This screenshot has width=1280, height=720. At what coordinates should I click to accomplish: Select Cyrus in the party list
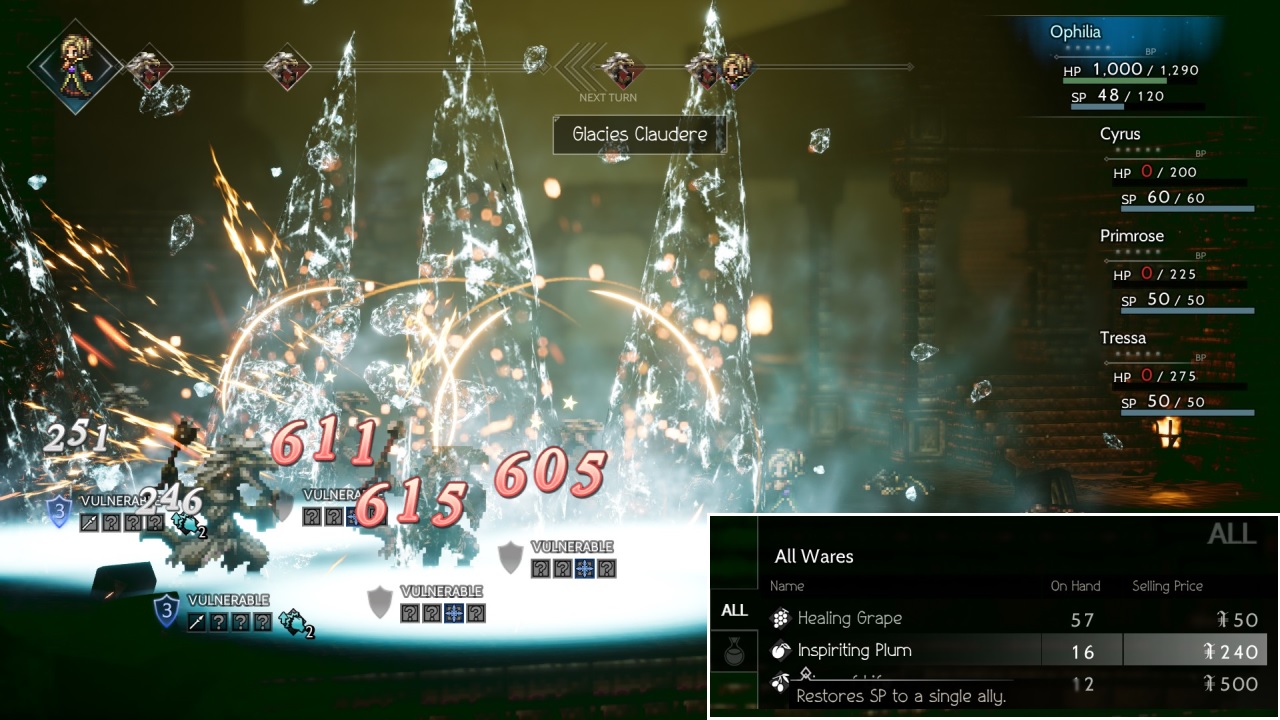click(1120, 134)
